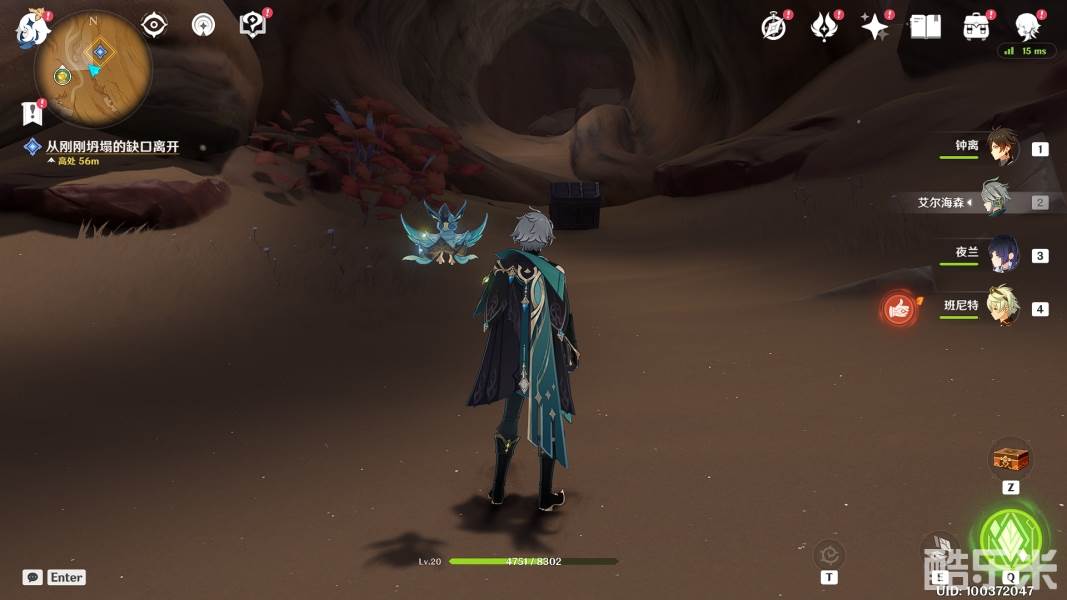Open the adventurer handbook book icon
Screen dimensions: 1067x600
point(925,27)
